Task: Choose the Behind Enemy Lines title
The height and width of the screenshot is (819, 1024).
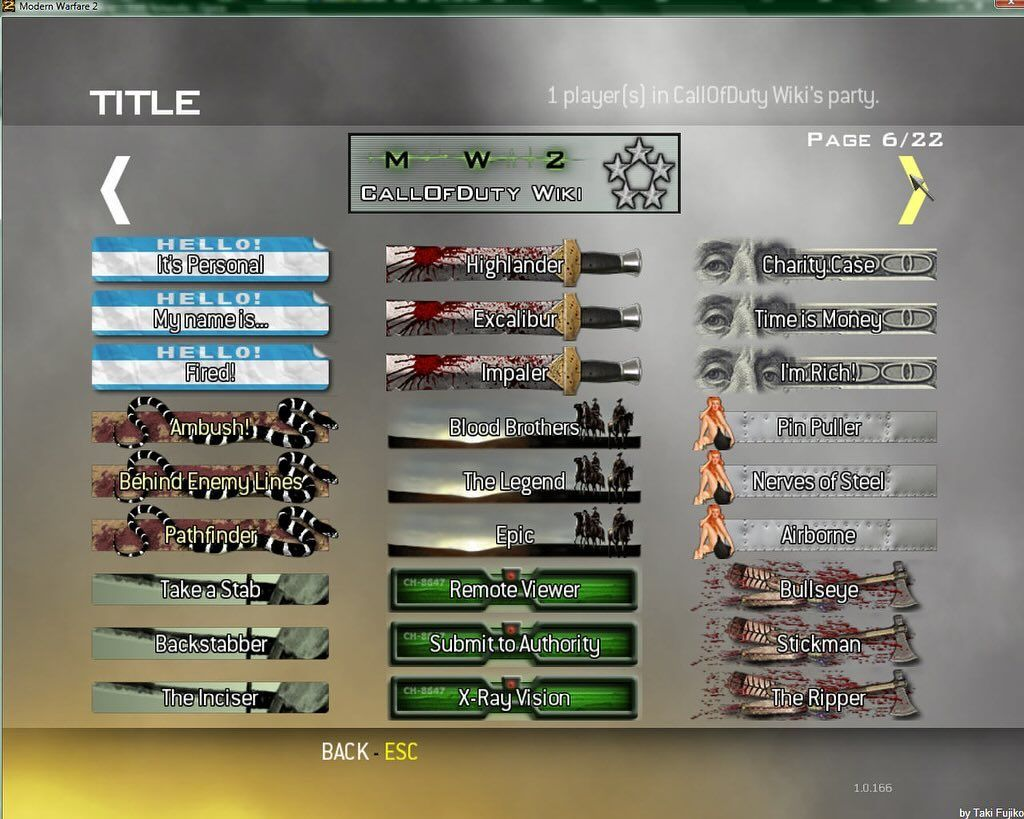Action: coord(210,481)
